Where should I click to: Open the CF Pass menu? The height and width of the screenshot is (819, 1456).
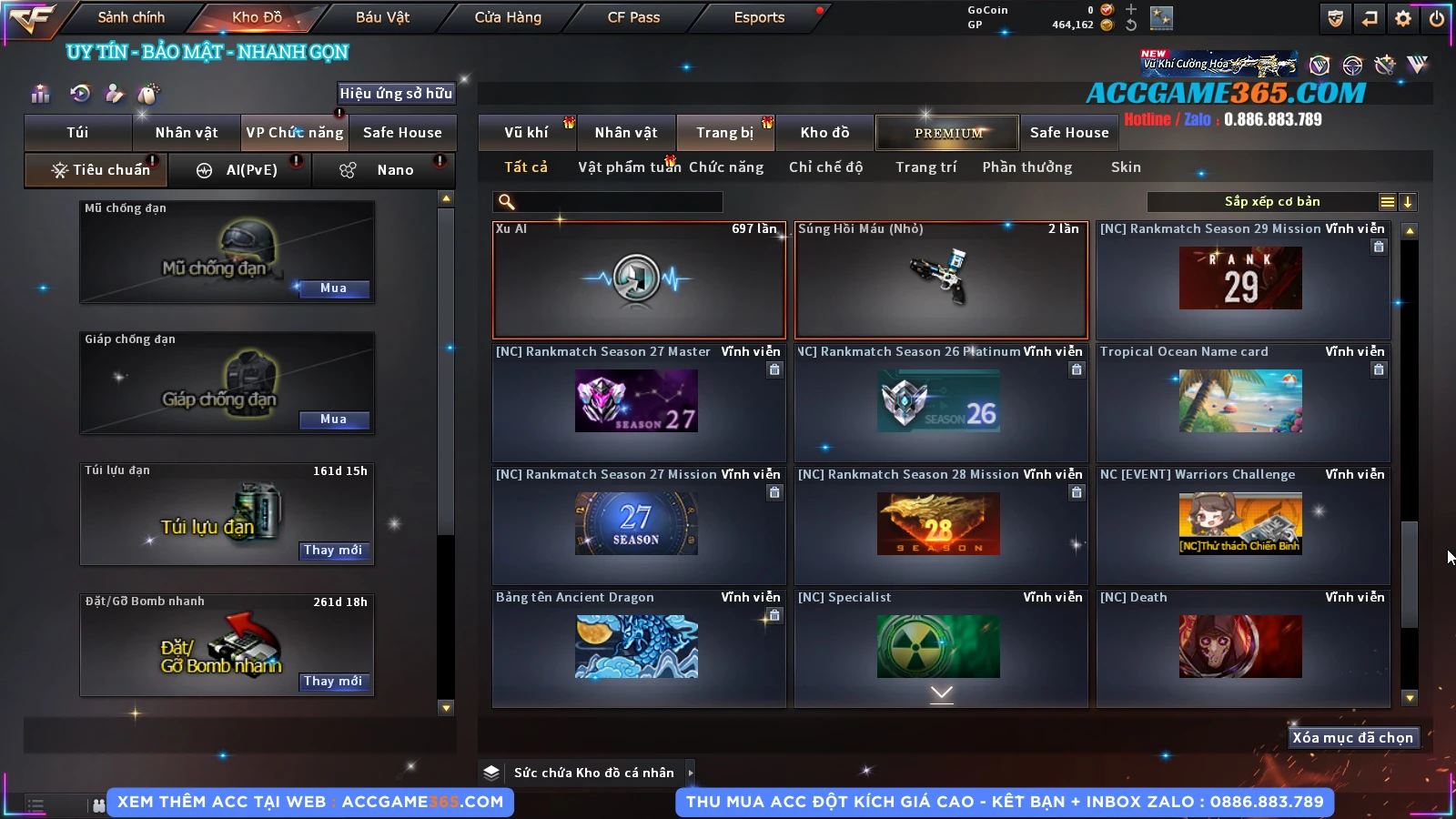tap(633, 17)
